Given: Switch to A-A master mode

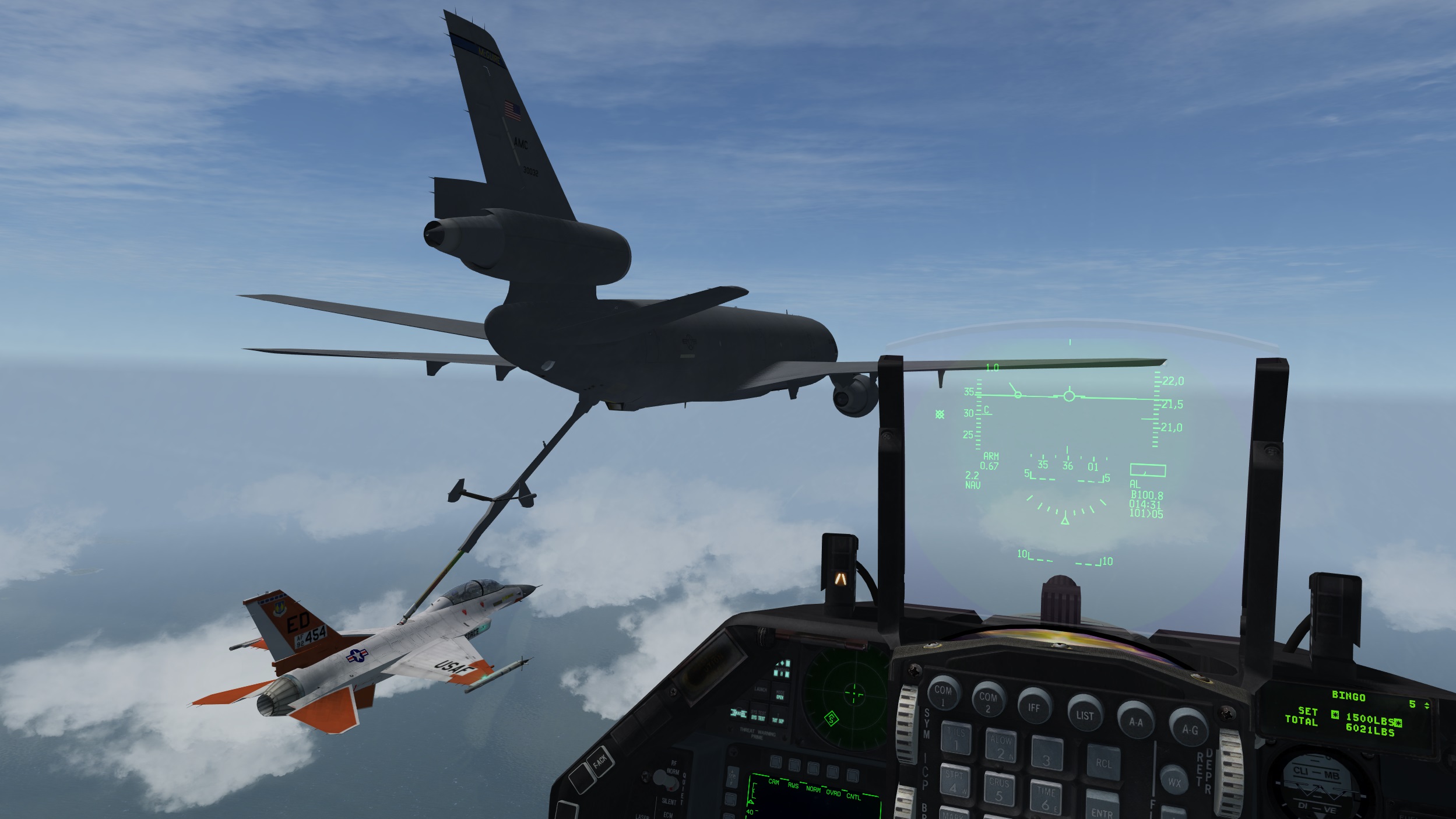Looking at the screenshot, I should coord(1135,722).
